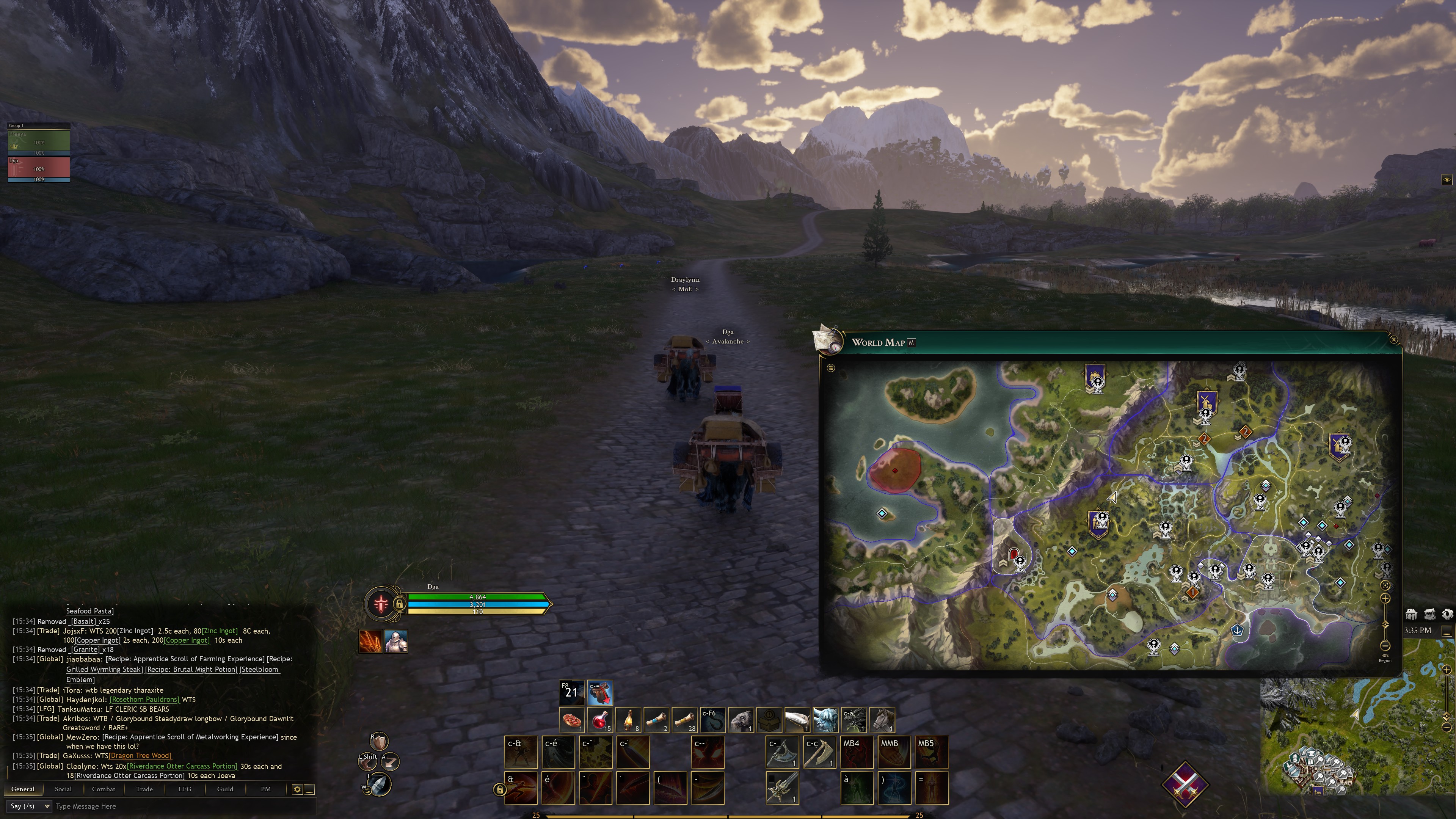Zoom in on the minimap
This screenshot has height=819, width=1456.
pos(1447,670)
